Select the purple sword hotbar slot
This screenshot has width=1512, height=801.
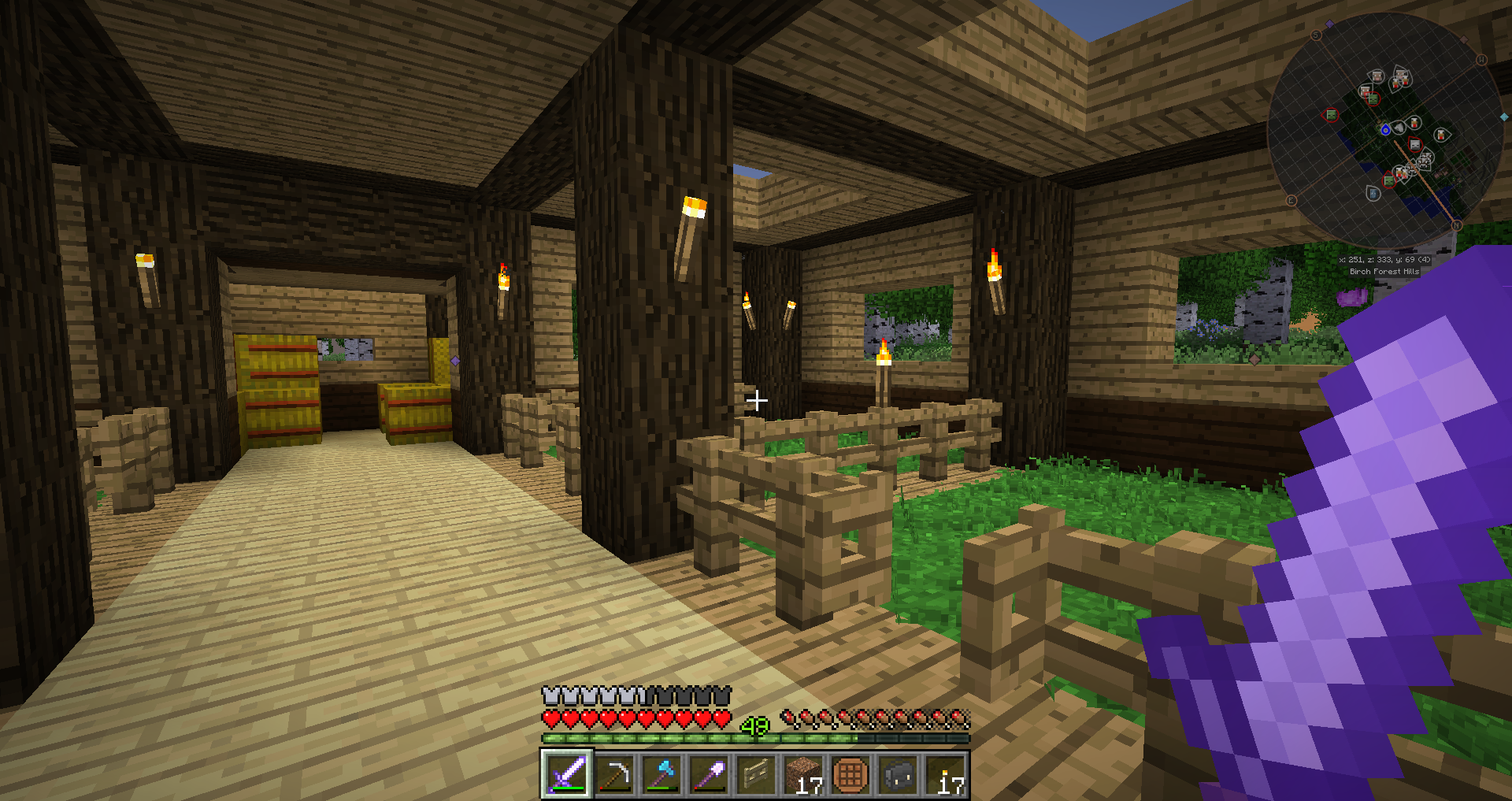567,775
